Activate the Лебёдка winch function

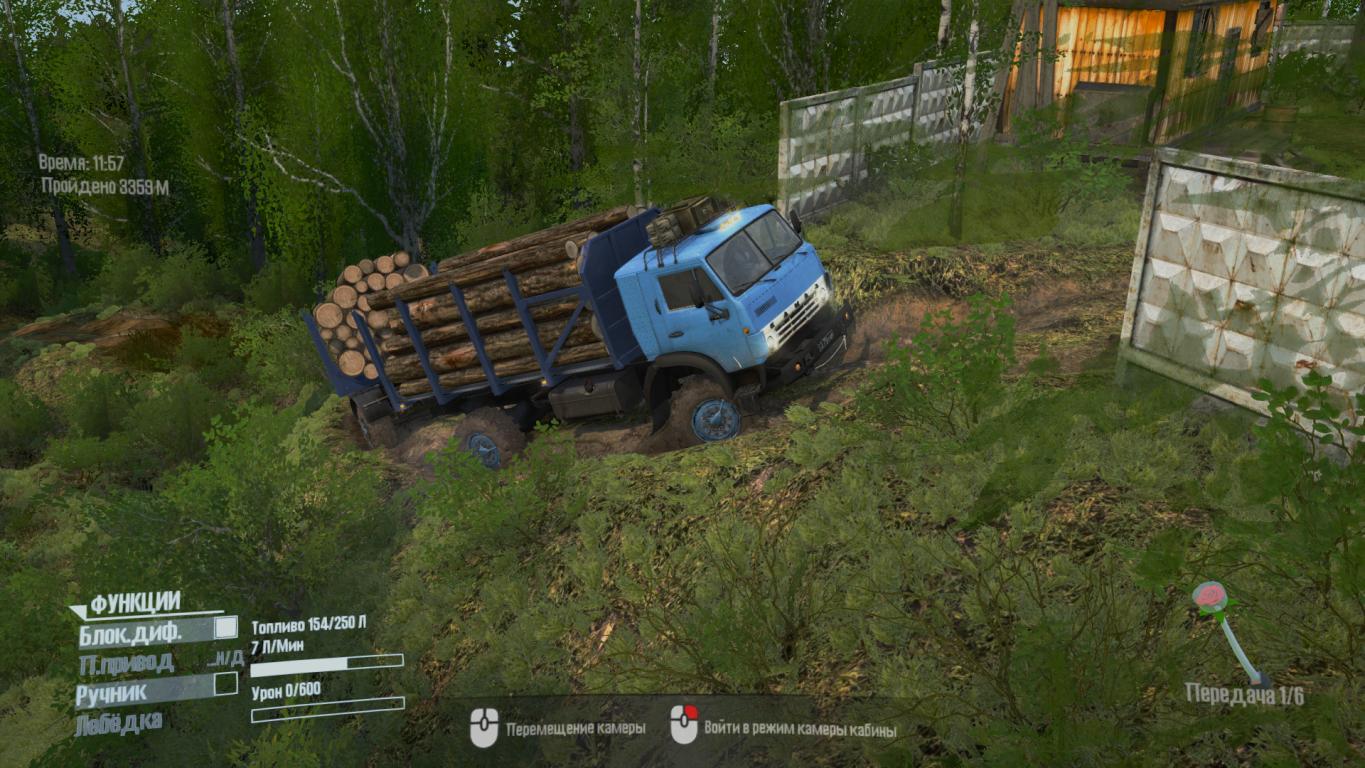tap(119, 721)
